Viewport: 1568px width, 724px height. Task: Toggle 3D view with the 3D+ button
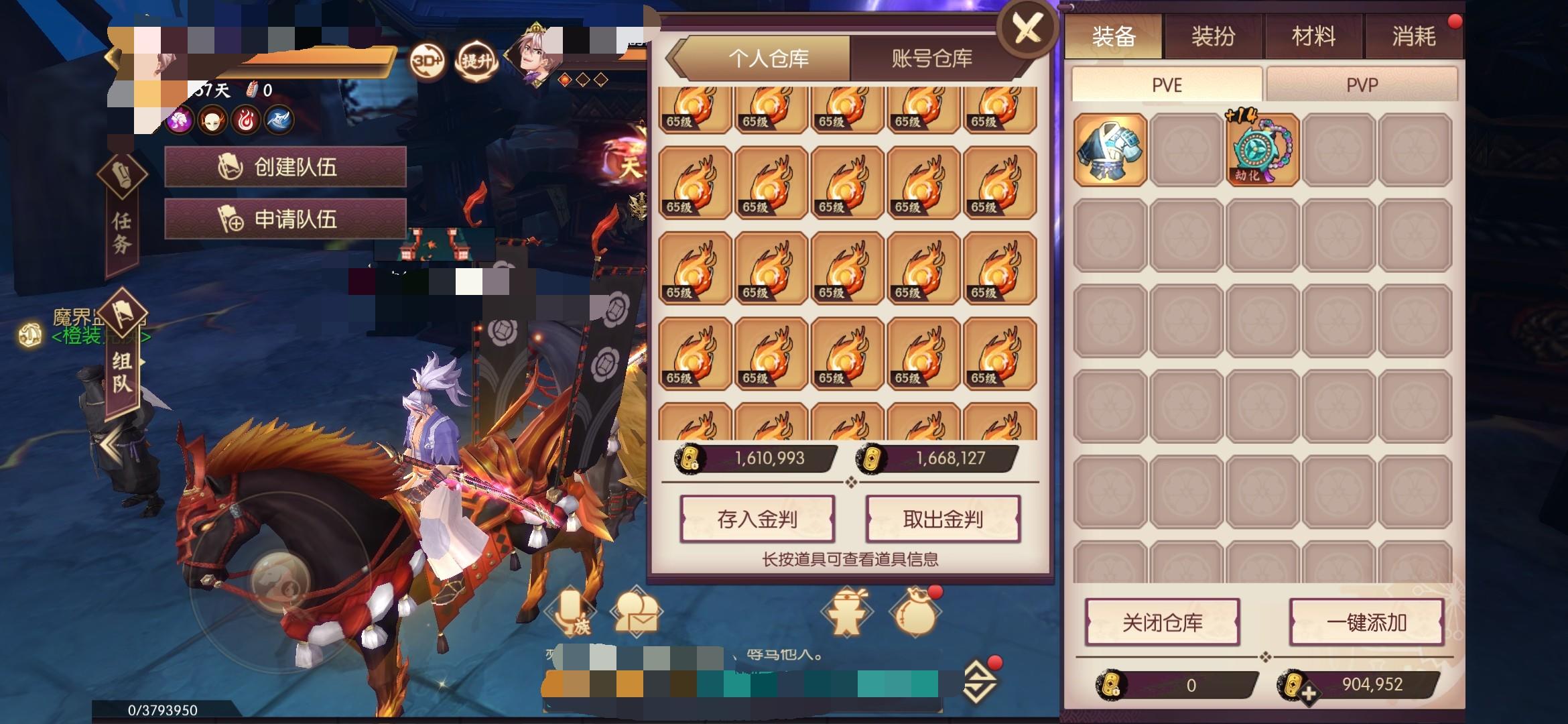coord(428,60)
